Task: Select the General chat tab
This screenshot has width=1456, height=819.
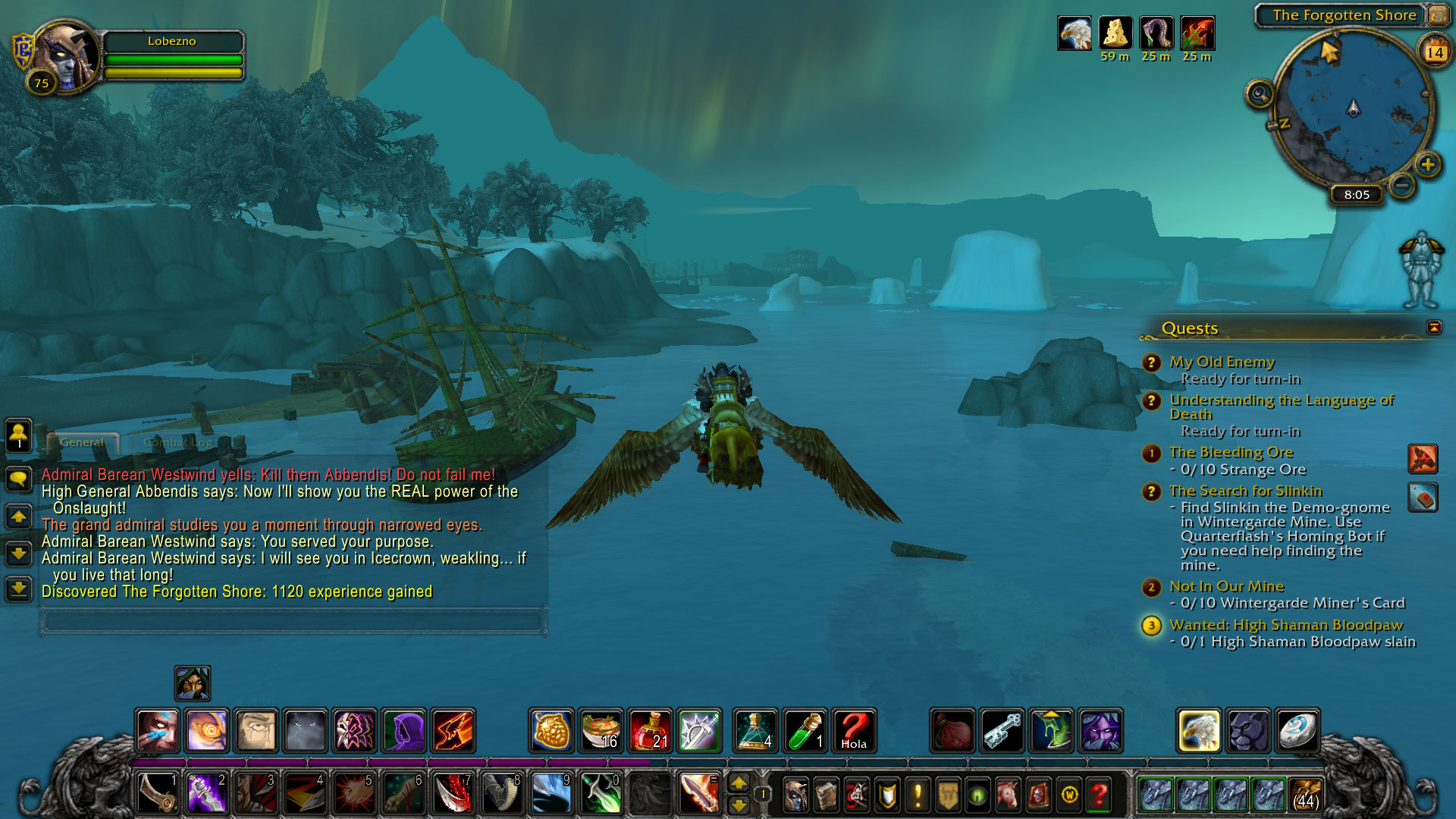Action: coord(82,442)
